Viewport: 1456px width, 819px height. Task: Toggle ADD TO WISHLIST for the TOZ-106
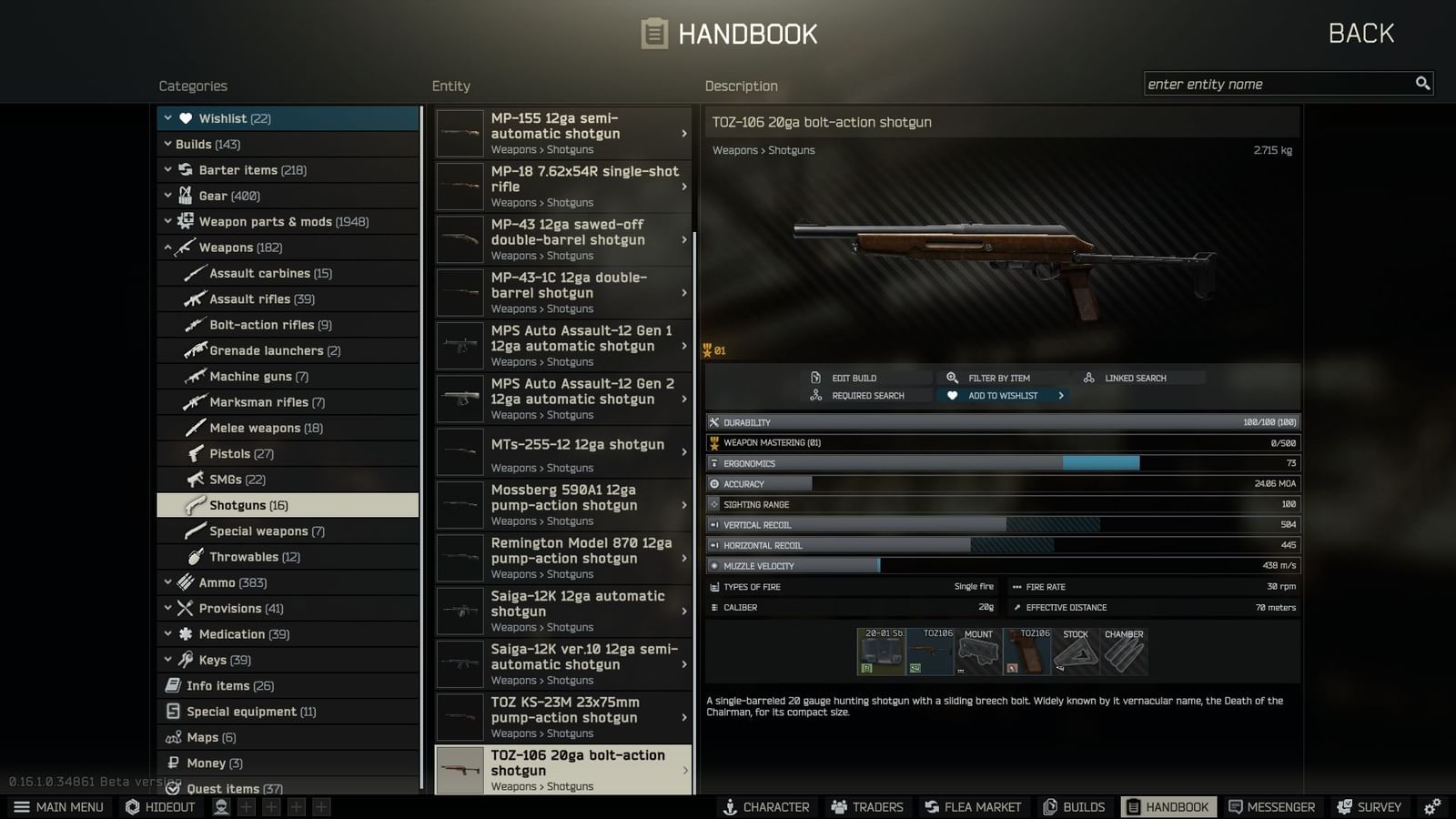click(x=1001, y=395)
